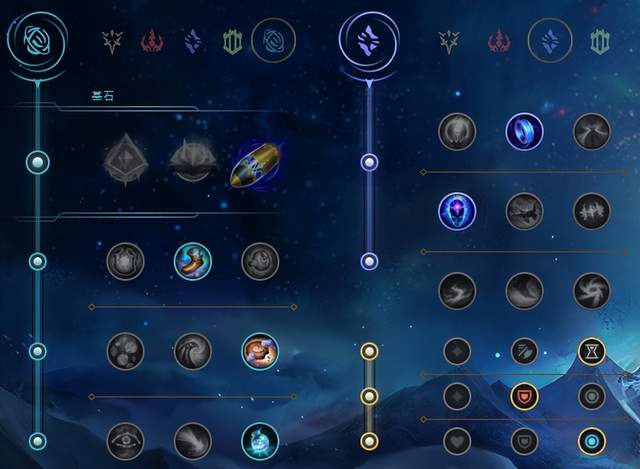
Task: Choose the Time Warp Tonic potion rune
Action: tap(259, 441)
